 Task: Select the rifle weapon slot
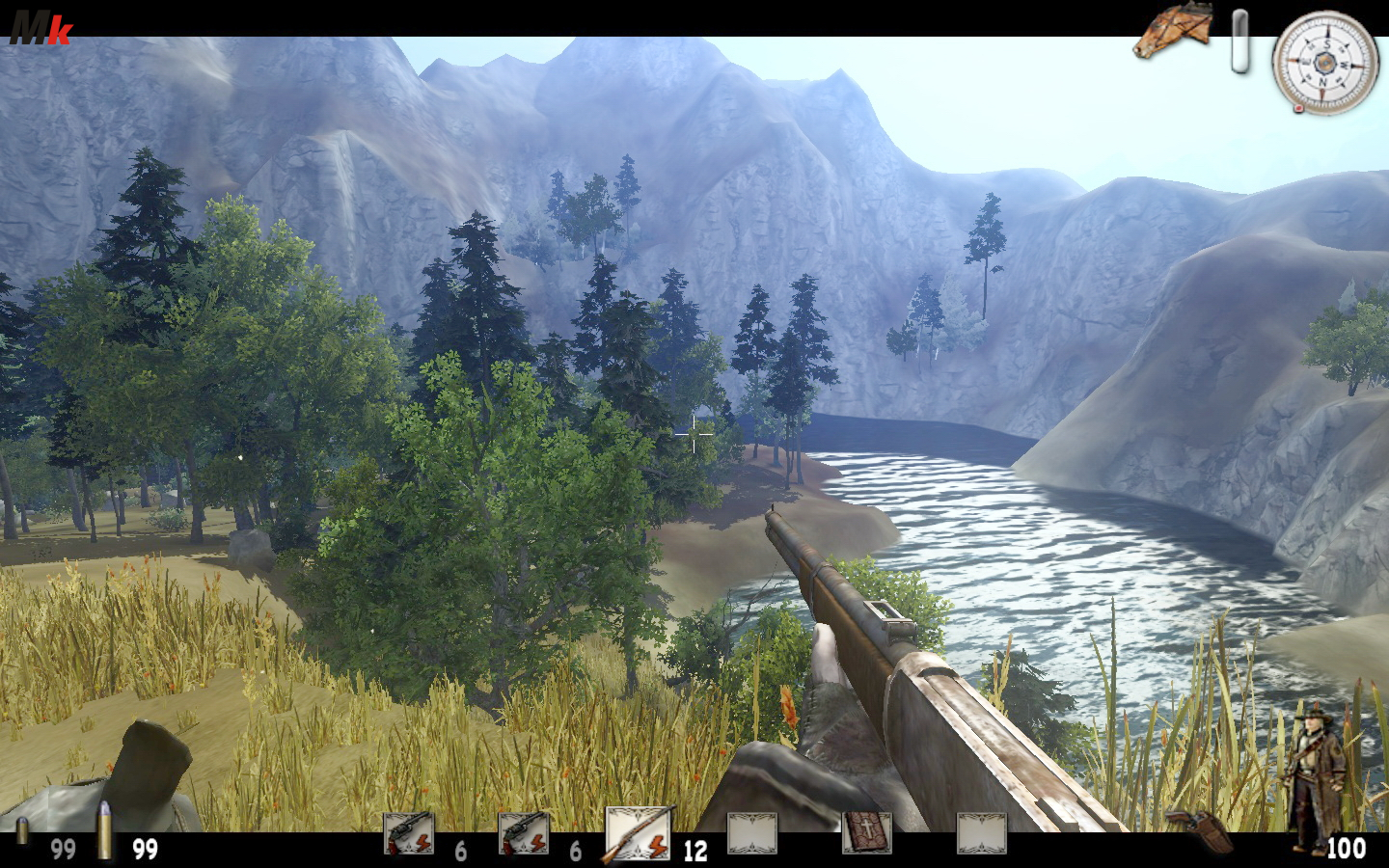[637, 833]
